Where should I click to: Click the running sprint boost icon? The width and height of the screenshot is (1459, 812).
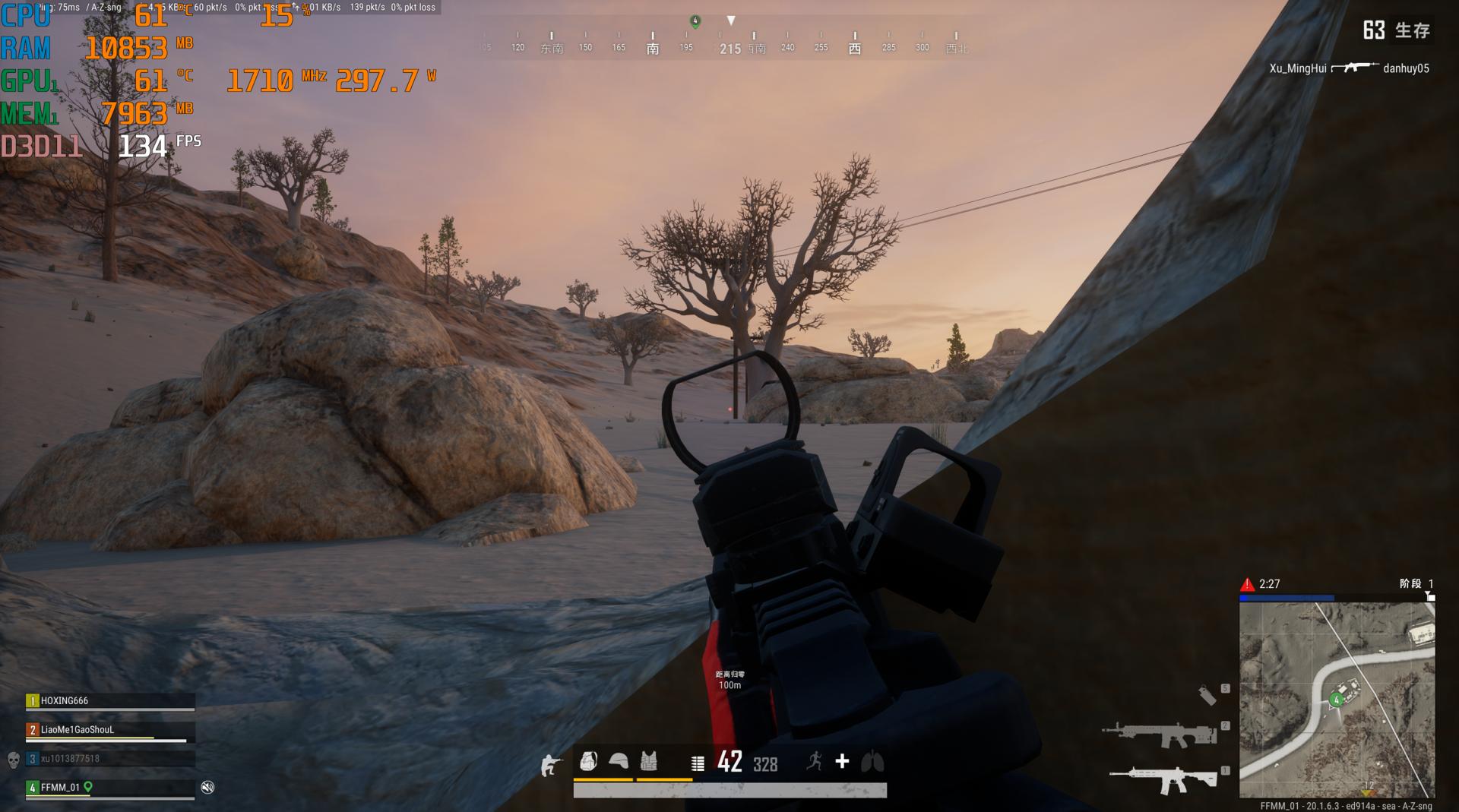(815, 761)
